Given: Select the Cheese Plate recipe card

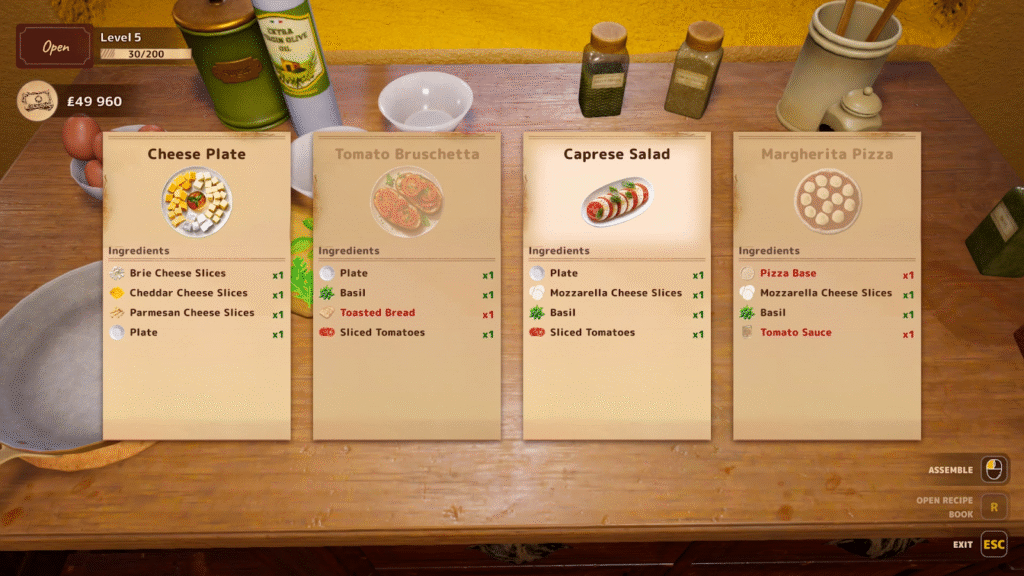Looking at the screenshot, I should [x=197, y=285].
